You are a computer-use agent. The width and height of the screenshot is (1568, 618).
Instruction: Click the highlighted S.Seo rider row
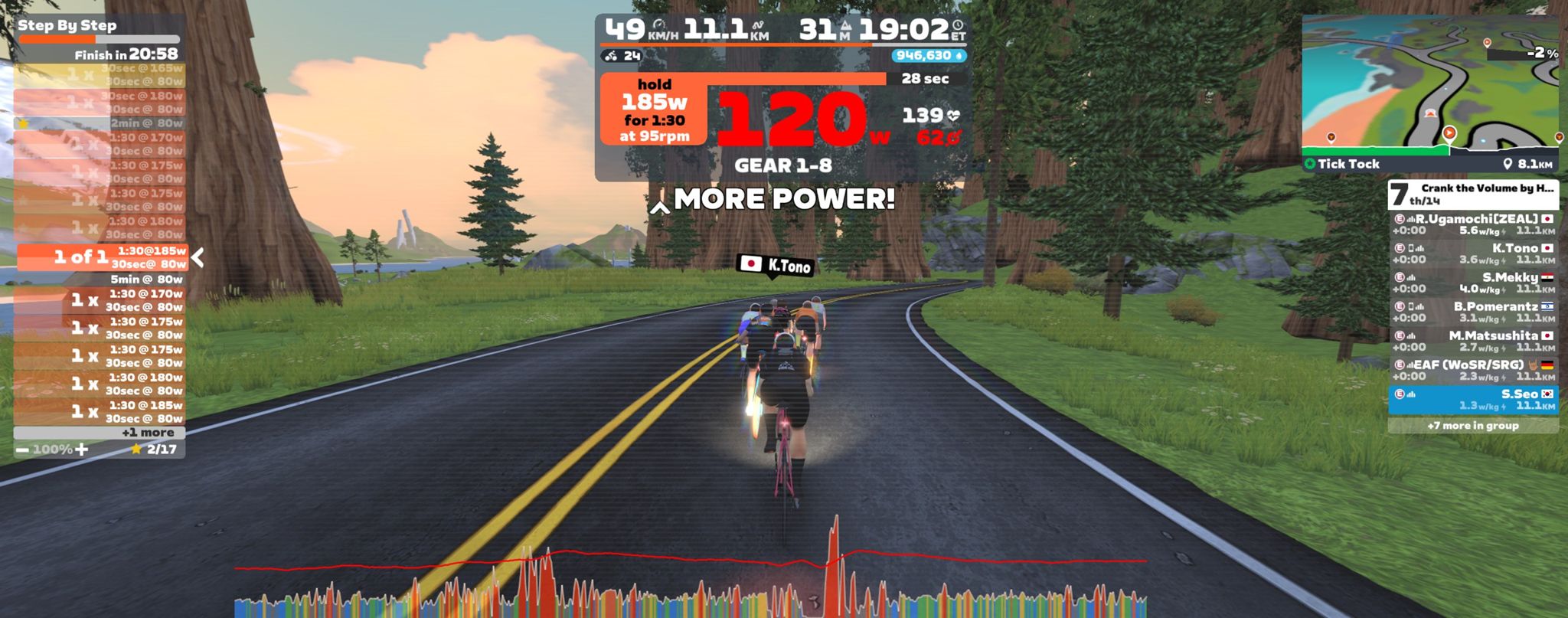coord(1472,399)
